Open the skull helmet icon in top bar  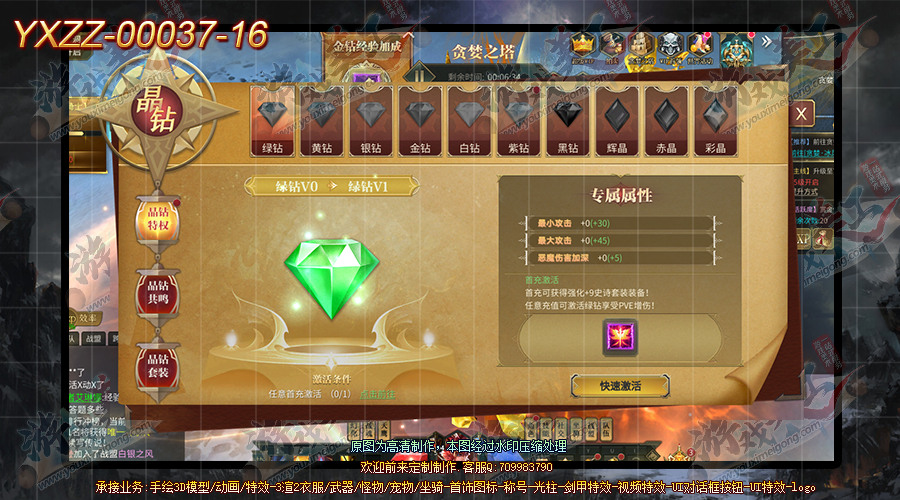(669, 45)
